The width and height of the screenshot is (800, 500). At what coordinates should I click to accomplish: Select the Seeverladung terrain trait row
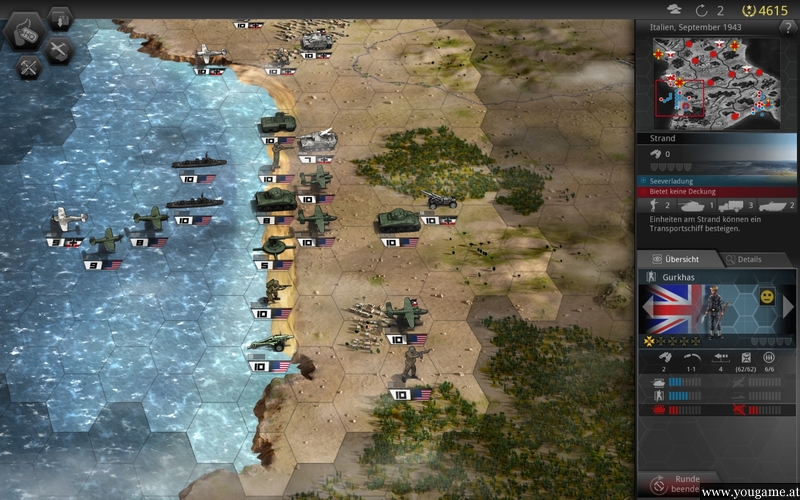pyautogui.click(x=716, y=181)
